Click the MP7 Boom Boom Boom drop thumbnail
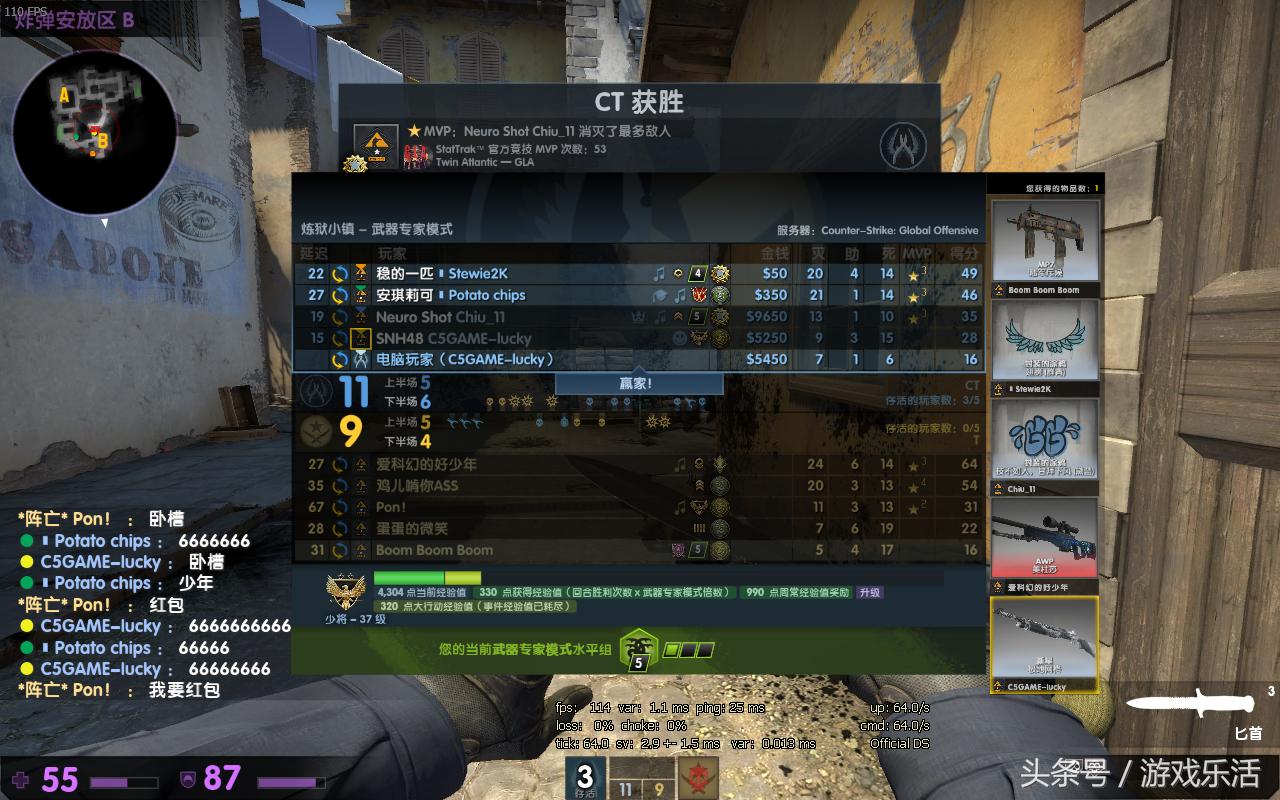 click(1045, 237)
